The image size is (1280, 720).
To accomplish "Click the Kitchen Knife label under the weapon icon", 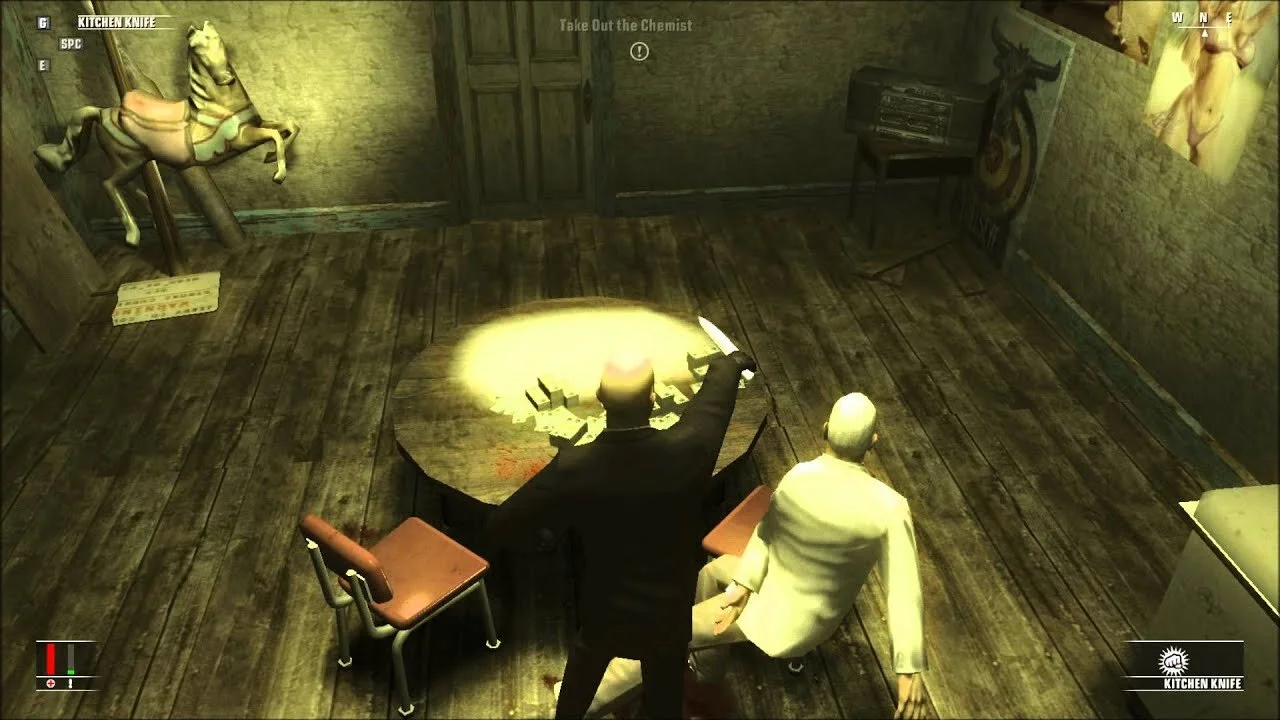I will pyautogui.click(x=1201, y=684).
